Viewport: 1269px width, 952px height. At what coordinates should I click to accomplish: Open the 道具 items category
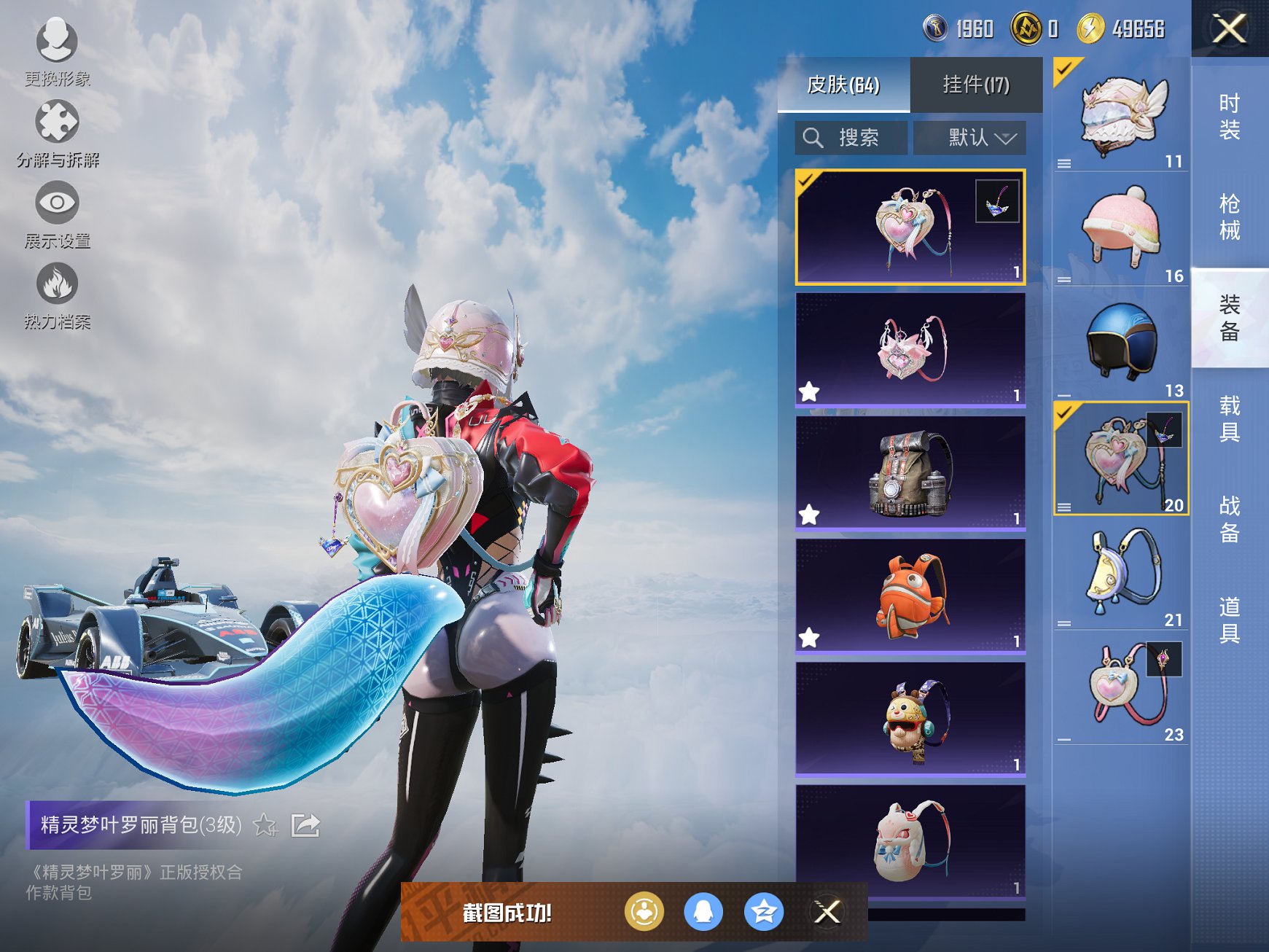pyautogui.click(x=1230, y=620)
